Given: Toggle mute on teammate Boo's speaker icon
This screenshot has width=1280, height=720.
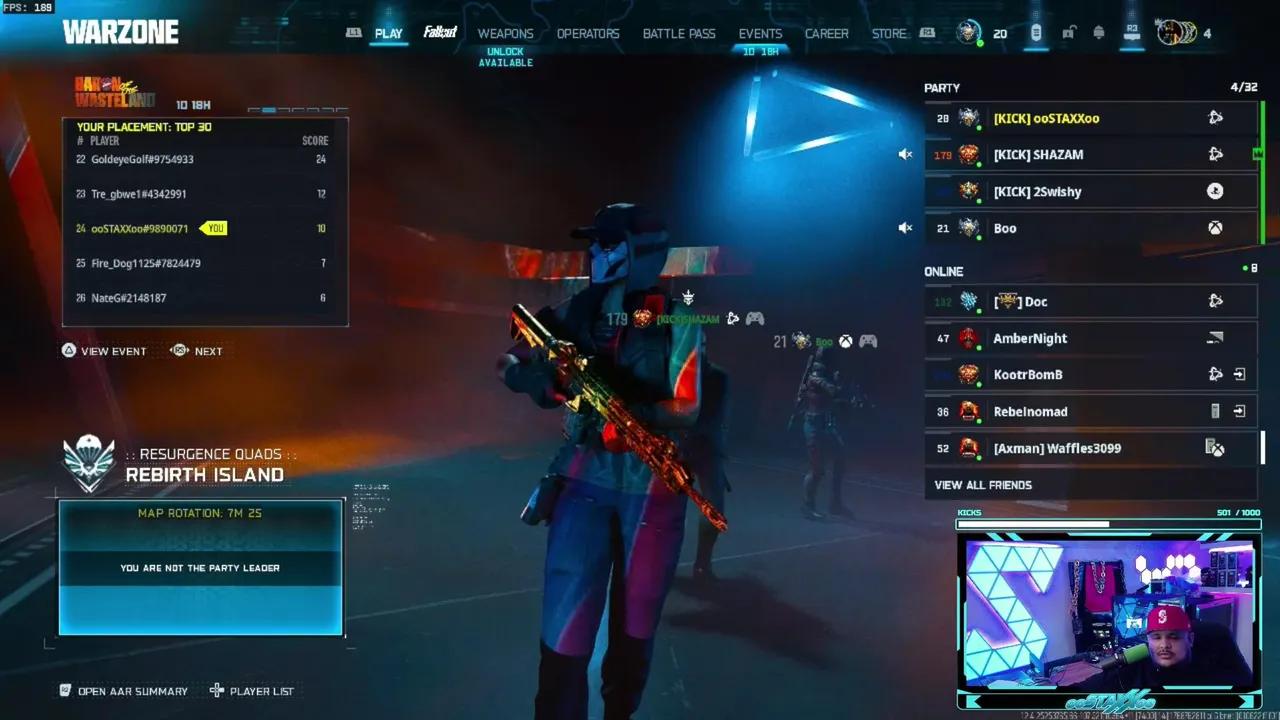Looking at the screenshot, I should [905, 227].
